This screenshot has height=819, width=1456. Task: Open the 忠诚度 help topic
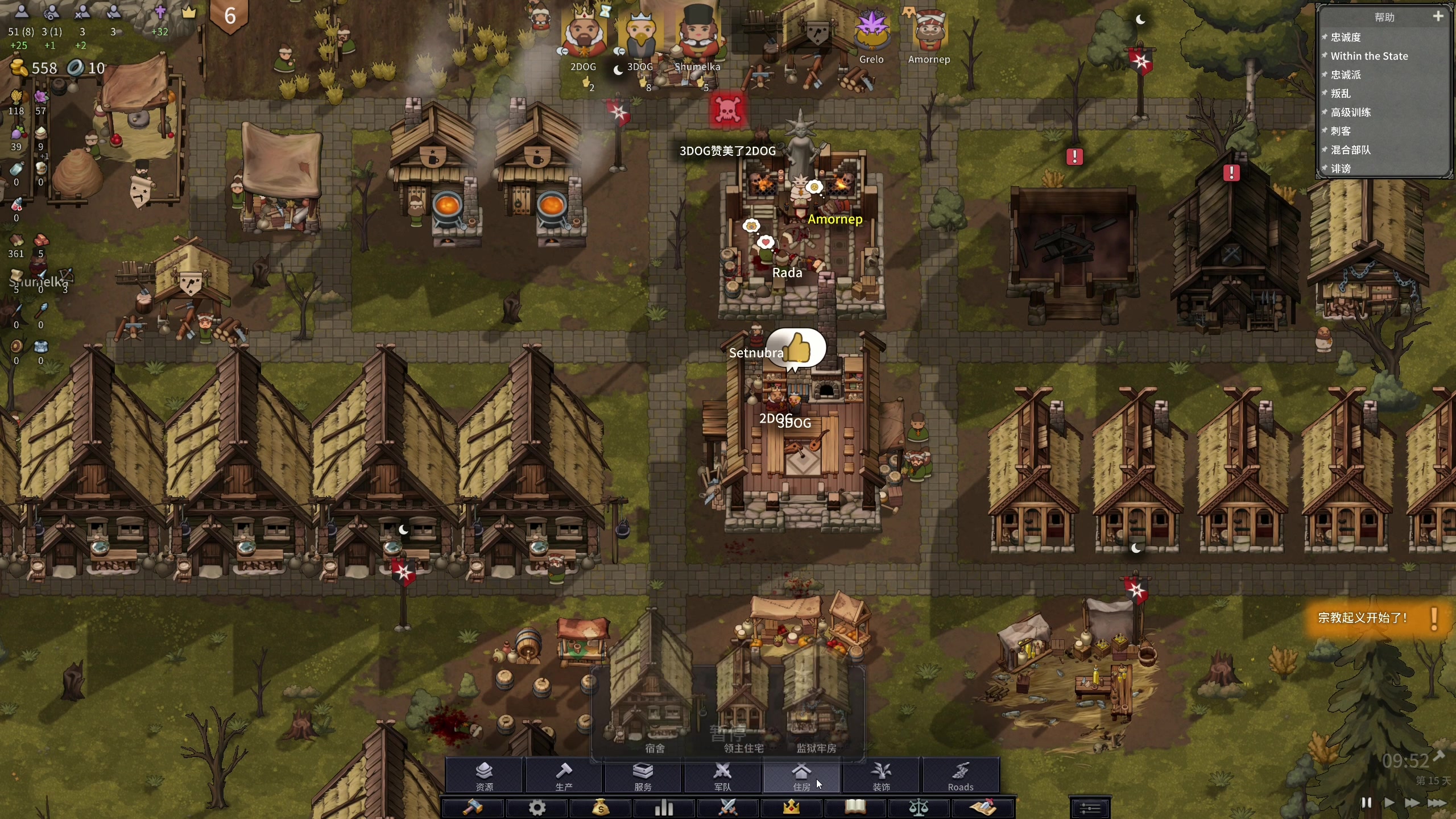[1346, 38]
